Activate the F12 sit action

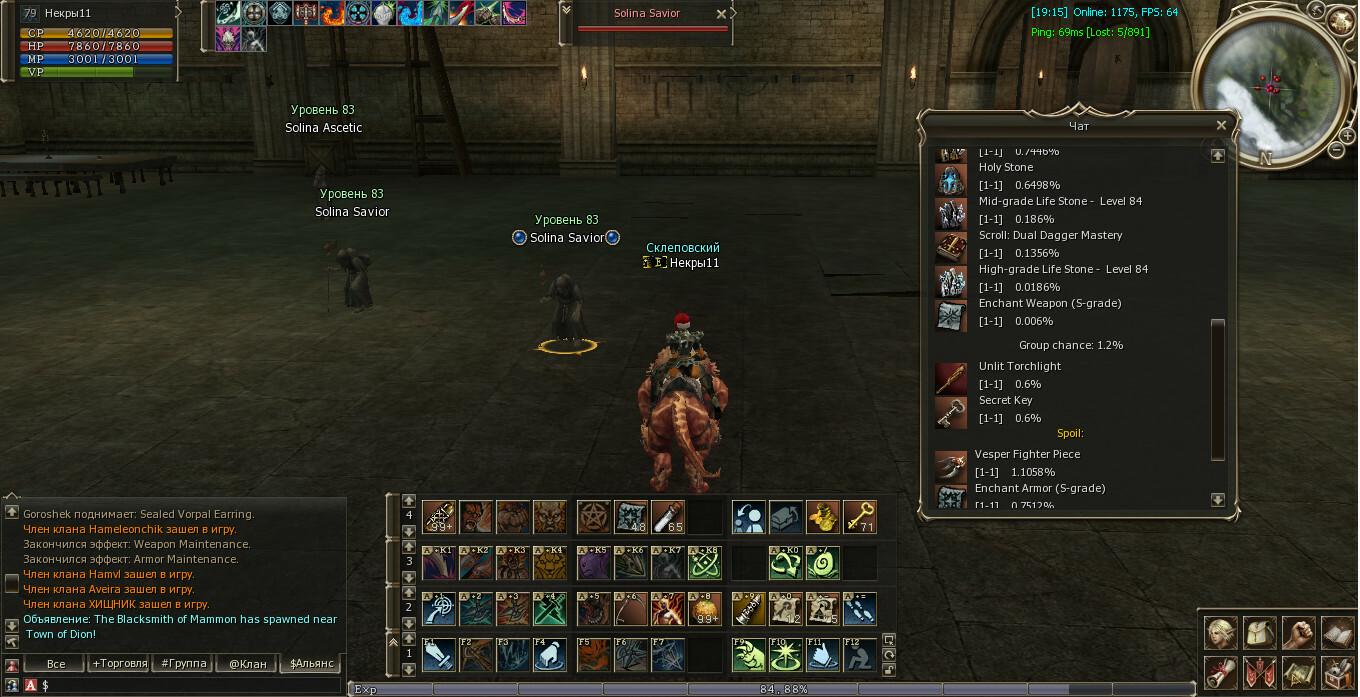(x=859, y=655)
